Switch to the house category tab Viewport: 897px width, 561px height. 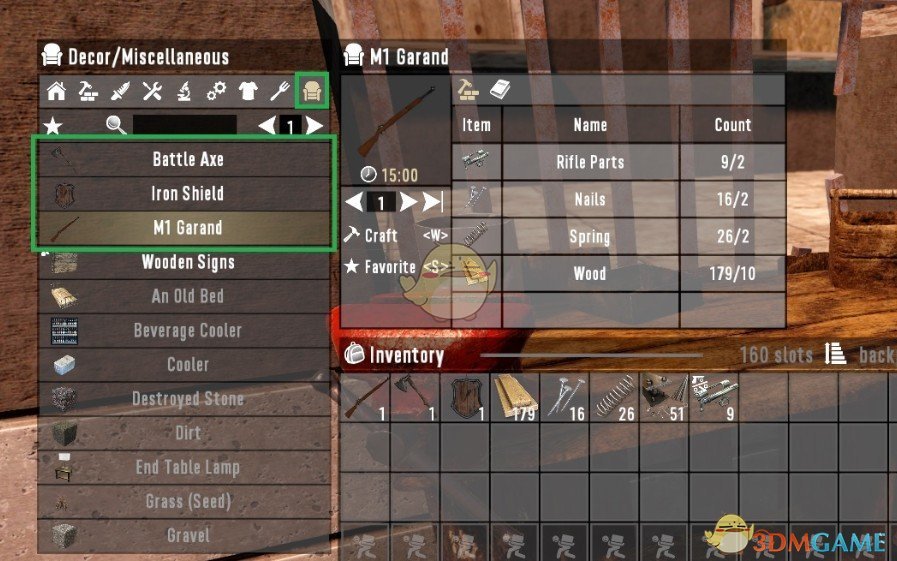(57, 92)
